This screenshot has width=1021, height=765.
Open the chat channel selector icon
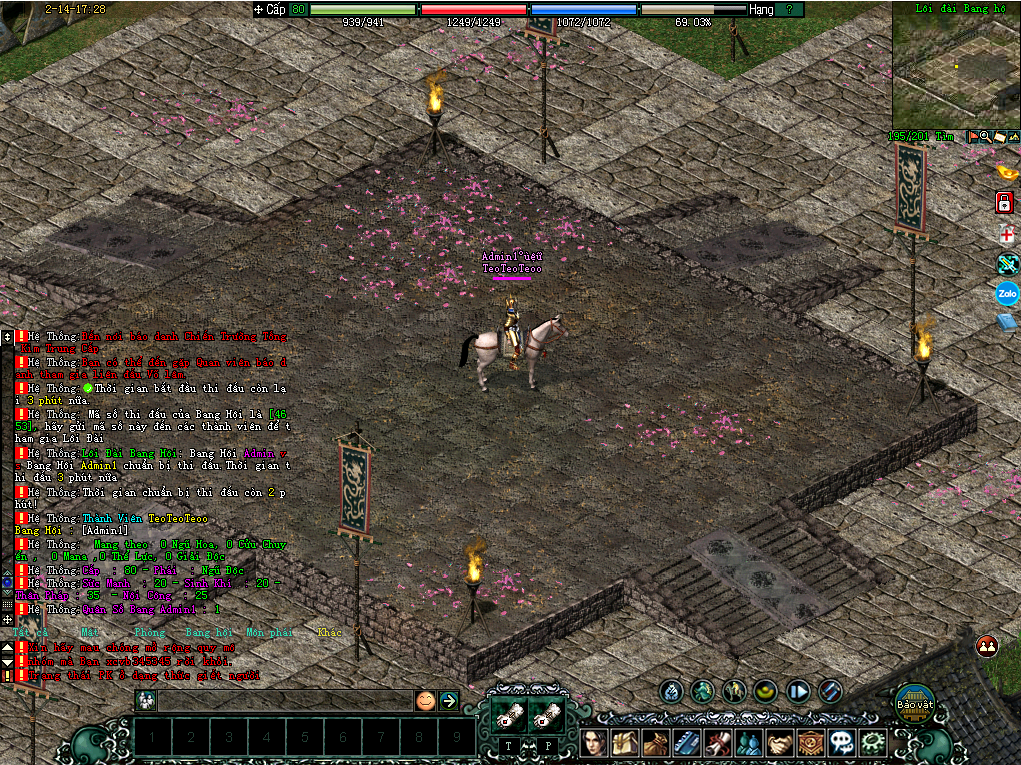click(146, 700)
